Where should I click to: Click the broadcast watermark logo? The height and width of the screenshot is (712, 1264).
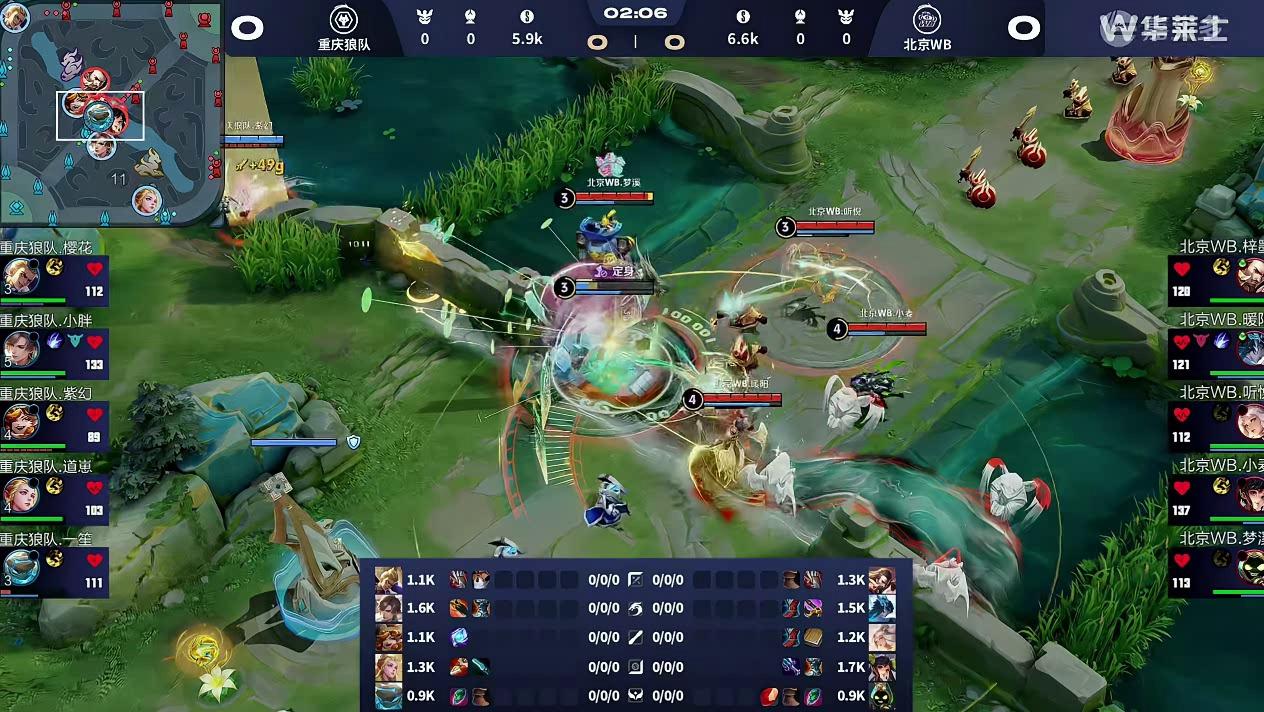[x=1164, y=28]
